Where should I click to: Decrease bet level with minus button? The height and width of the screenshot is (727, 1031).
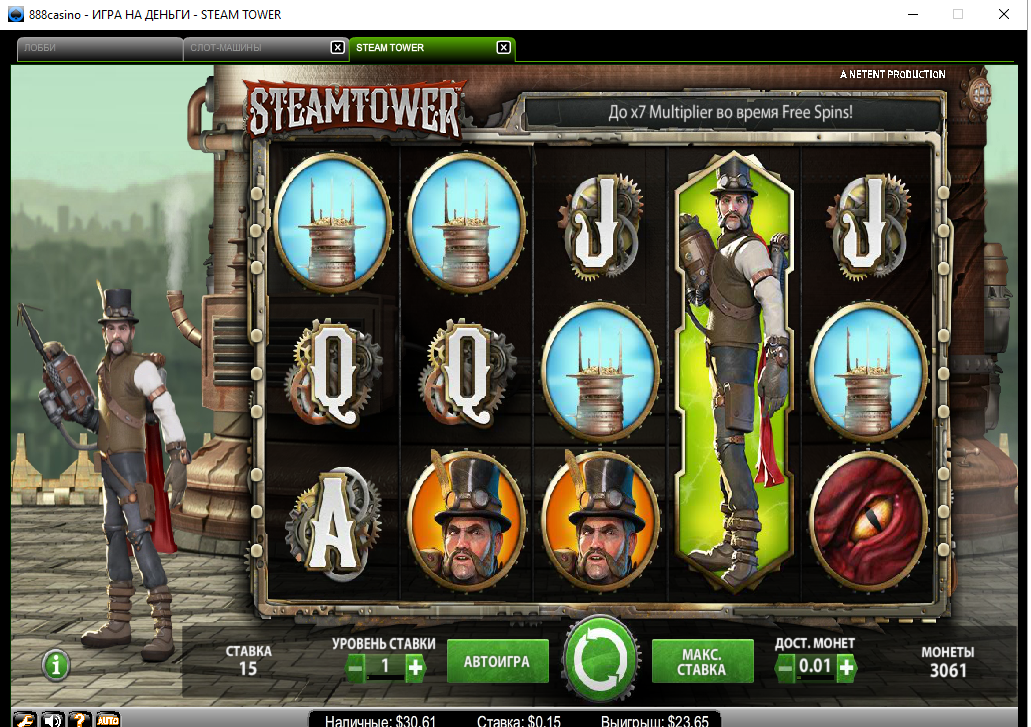point(356,667)
